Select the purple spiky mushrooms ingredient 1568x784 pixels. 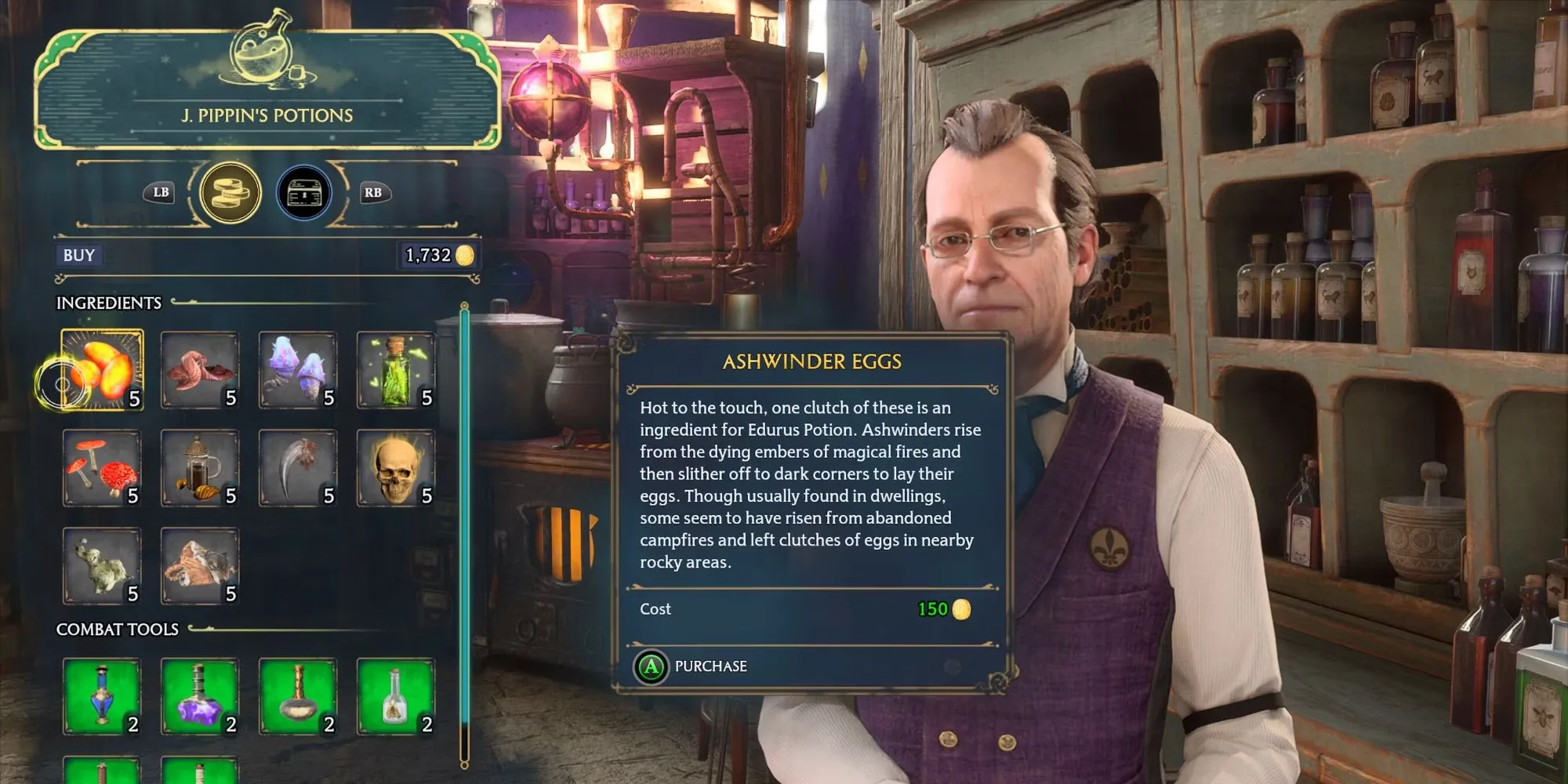(298, 370)
